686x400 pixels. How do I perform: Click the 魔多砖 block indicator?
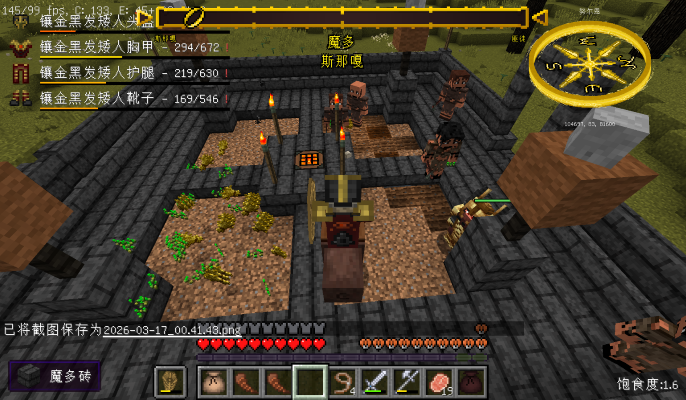55,376
